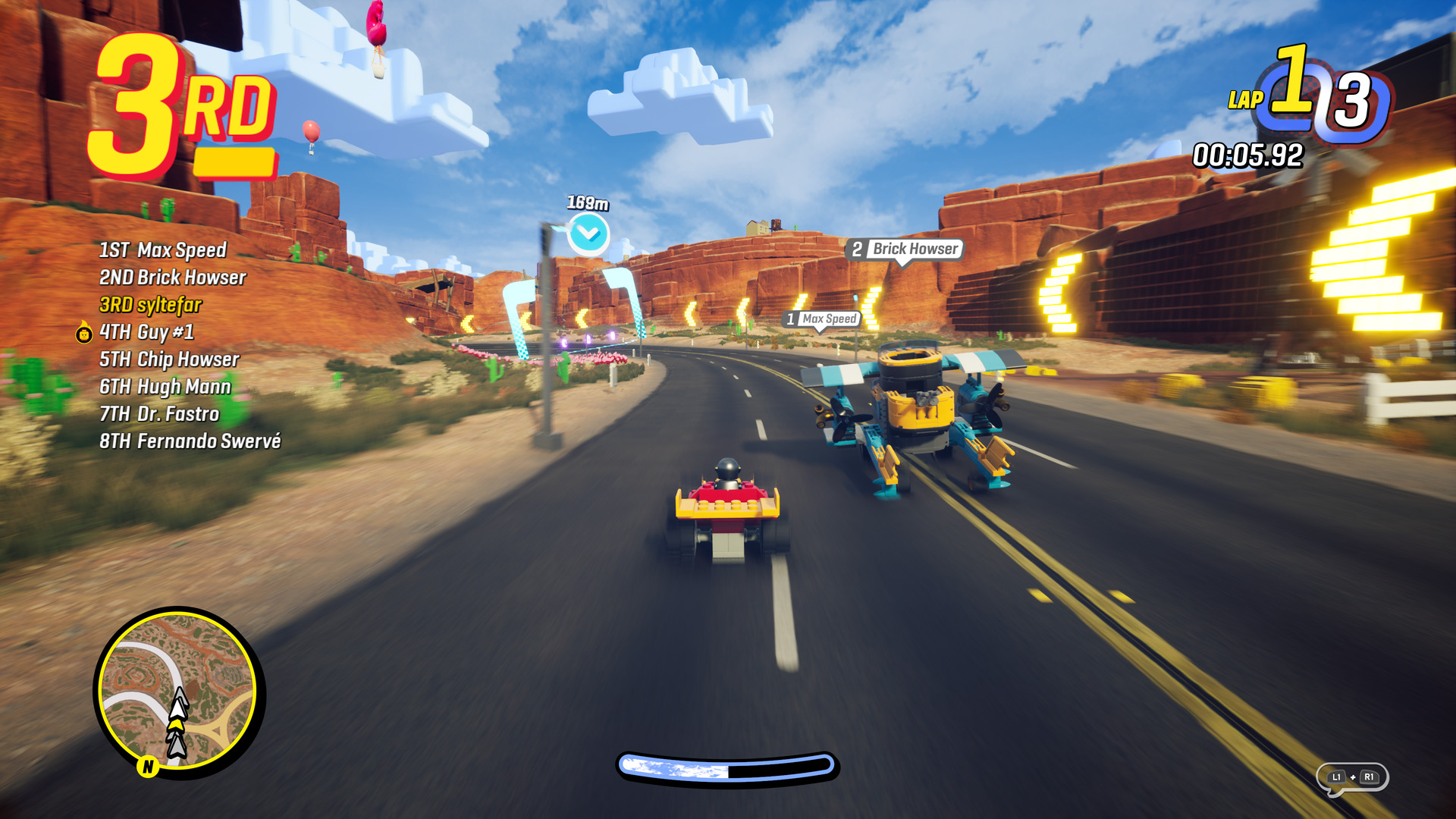Click the Max Speed racer name tag
1456x819 pixels.
[822, 319]
